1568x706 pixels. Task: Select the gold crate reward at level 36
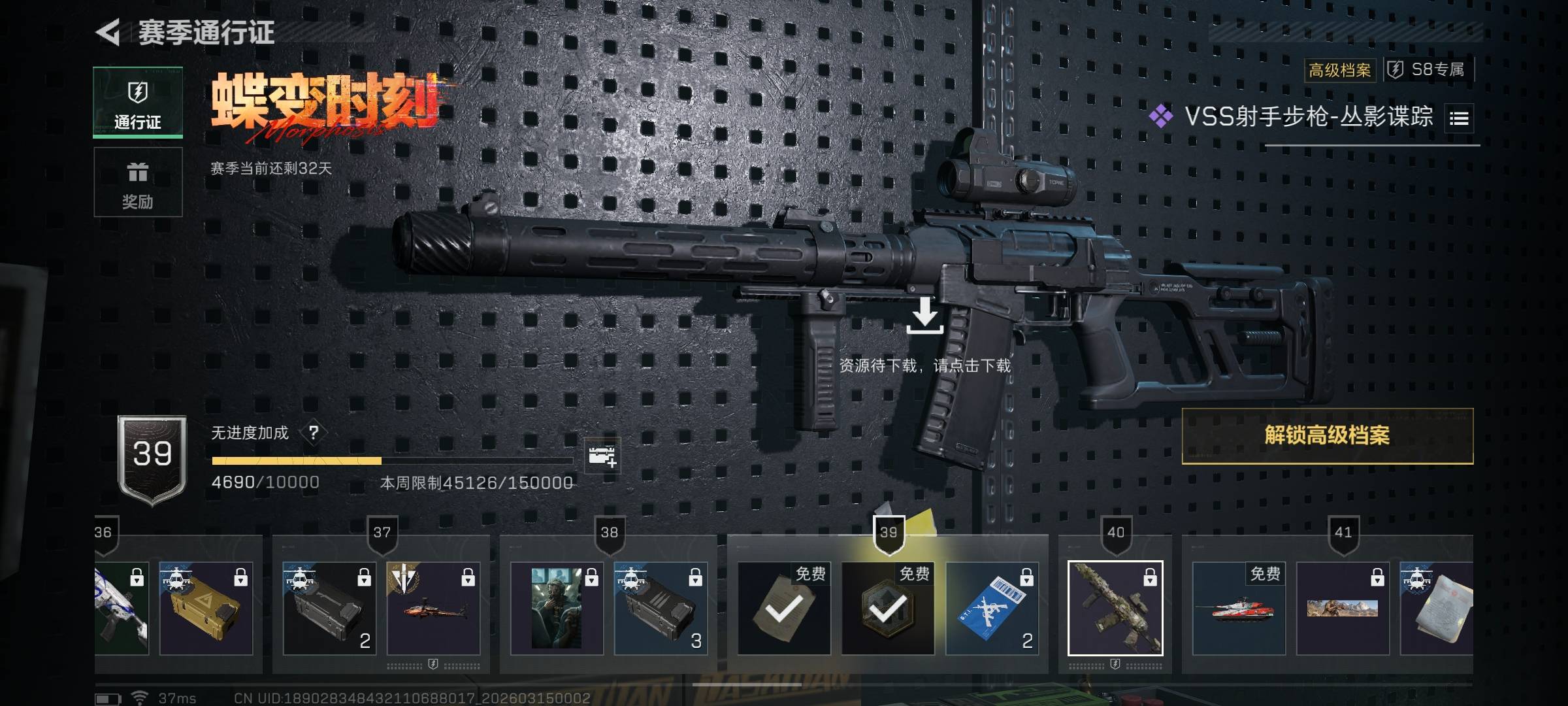click(x=206, y=608)
